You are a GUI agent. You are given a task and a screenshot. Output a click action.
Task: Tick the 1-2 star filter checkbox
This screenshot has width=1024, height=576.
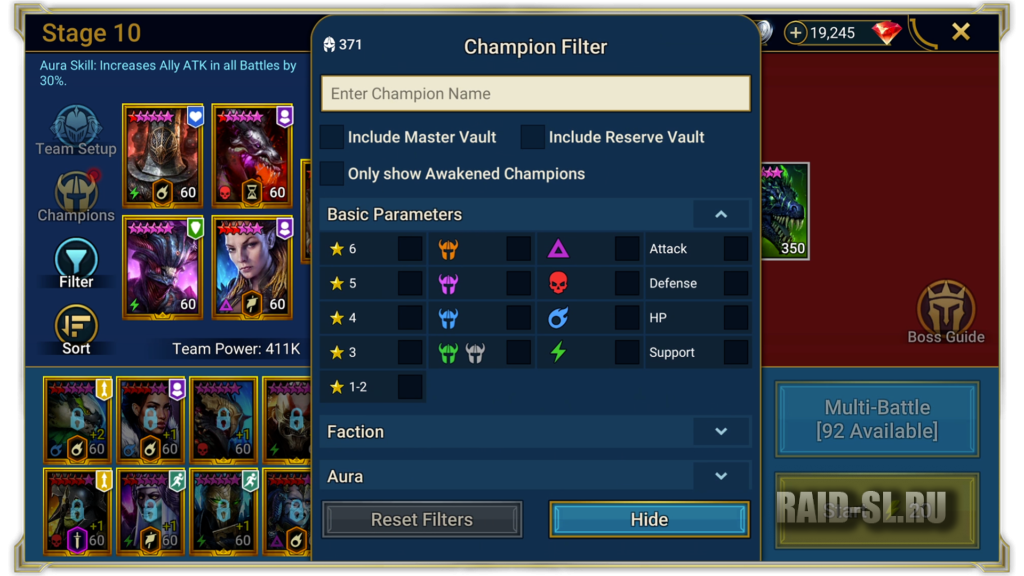tap(410, 387)
